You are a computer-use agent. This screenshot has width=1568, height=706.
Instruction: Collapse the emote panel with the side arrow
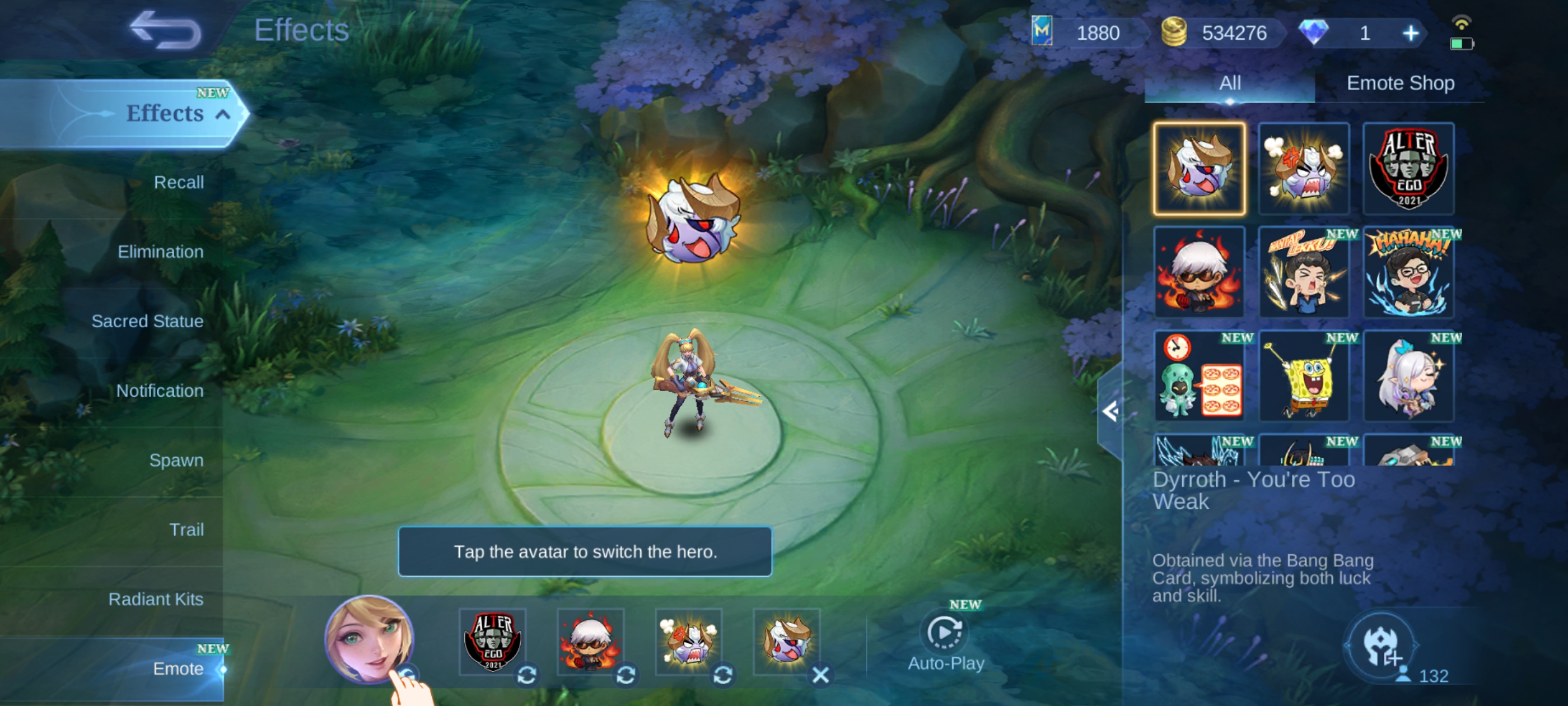1110,412
